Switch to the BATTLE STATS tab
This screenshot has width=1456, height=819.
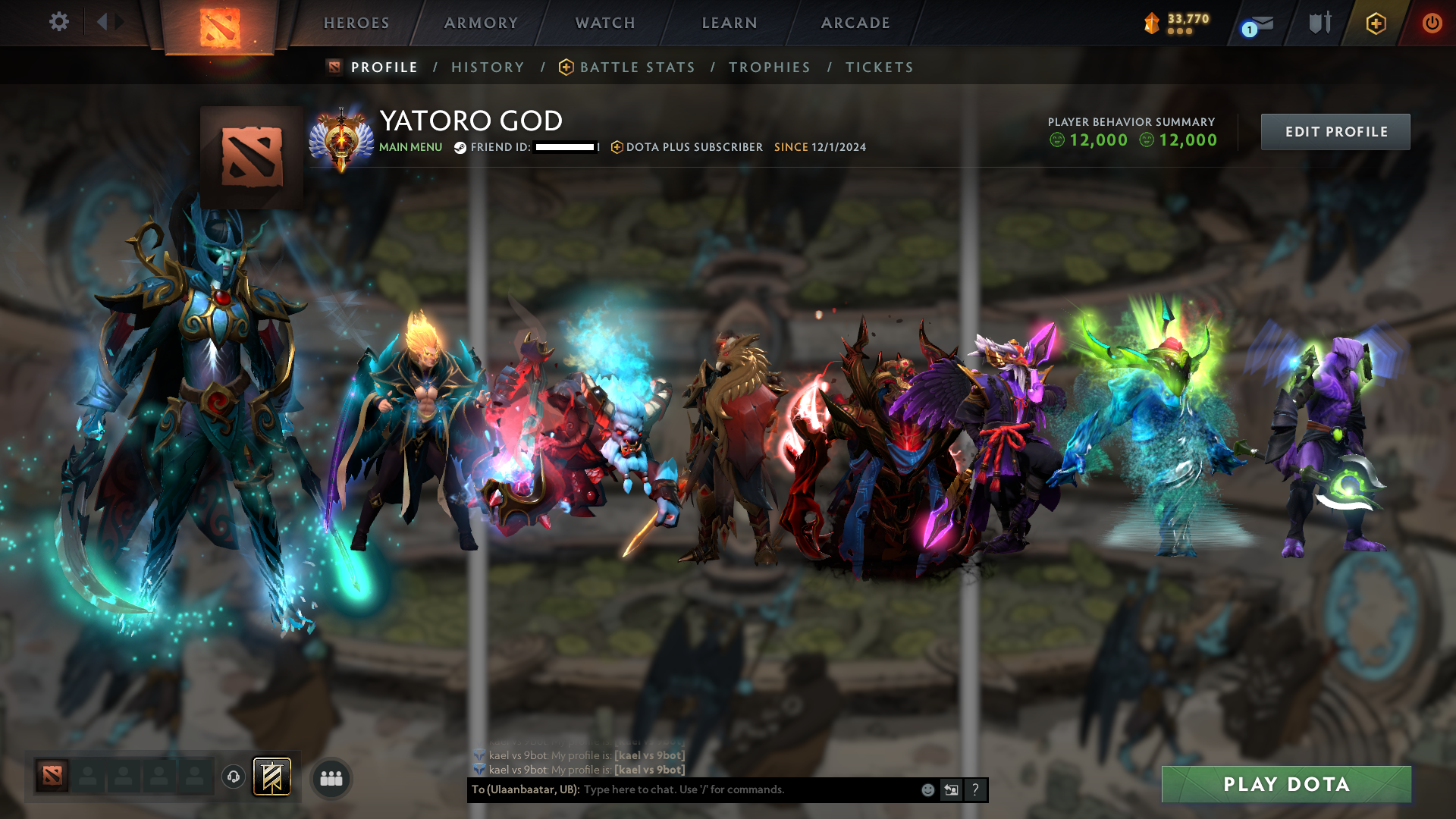[x=636, y=67]
